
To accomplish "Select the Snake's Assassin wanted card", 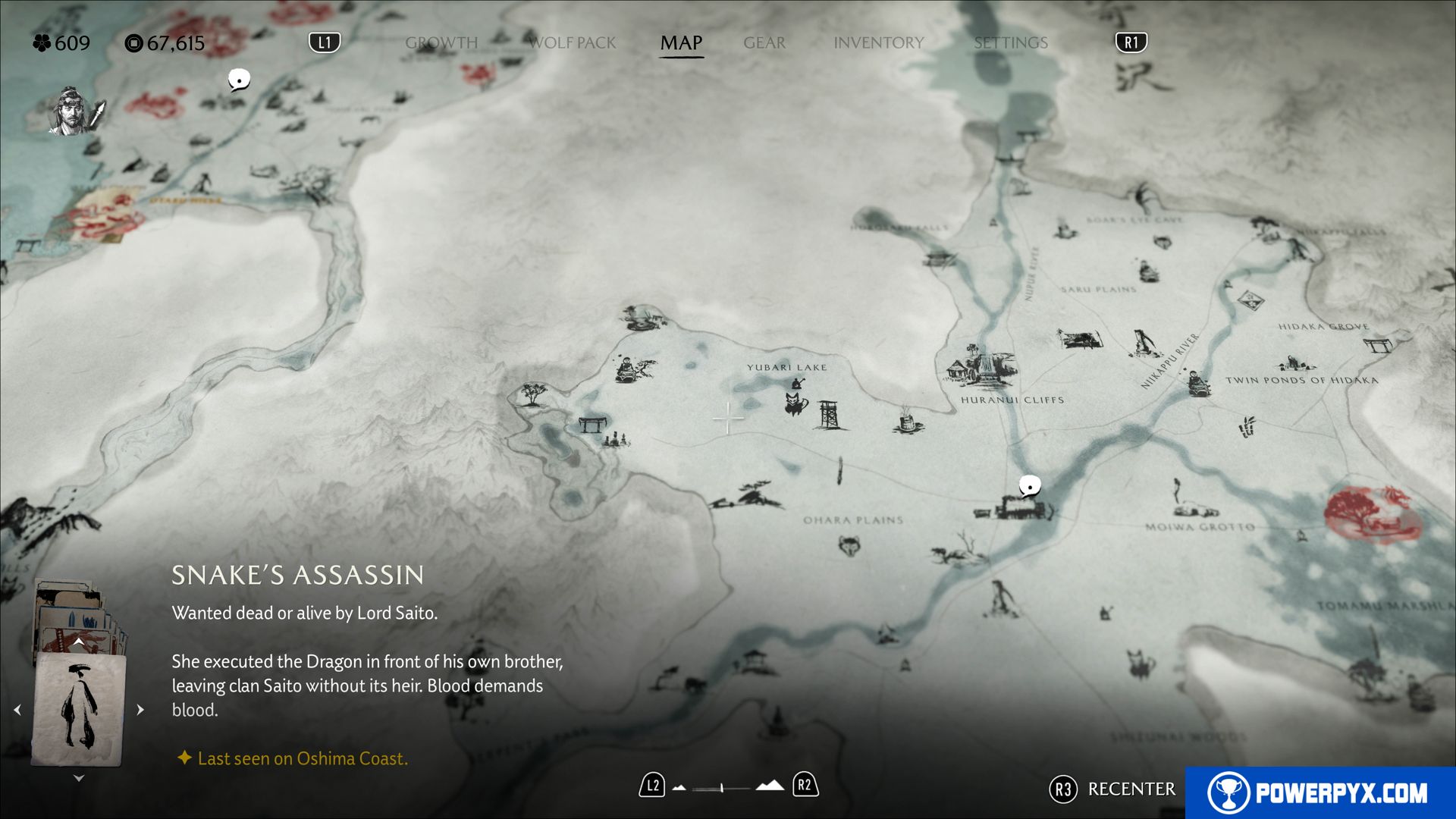I will (x=79, y=708).
